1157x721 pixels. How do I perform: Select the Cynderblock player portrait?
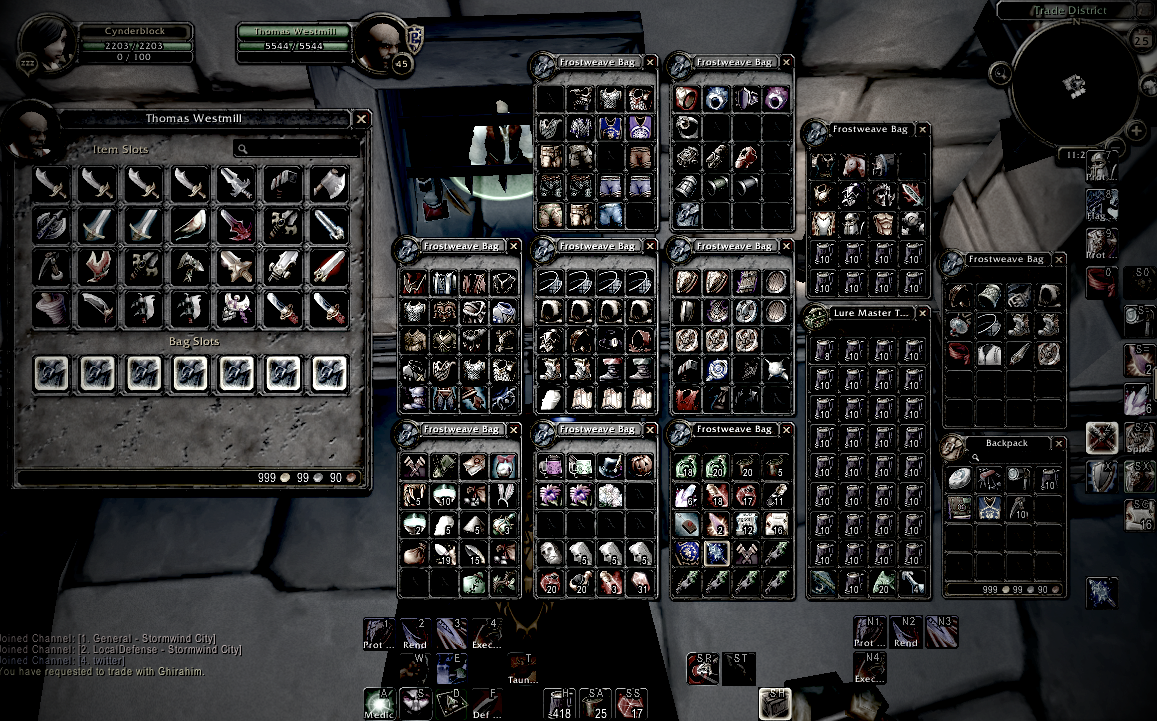pyautogui.click(x=46, y=45)
